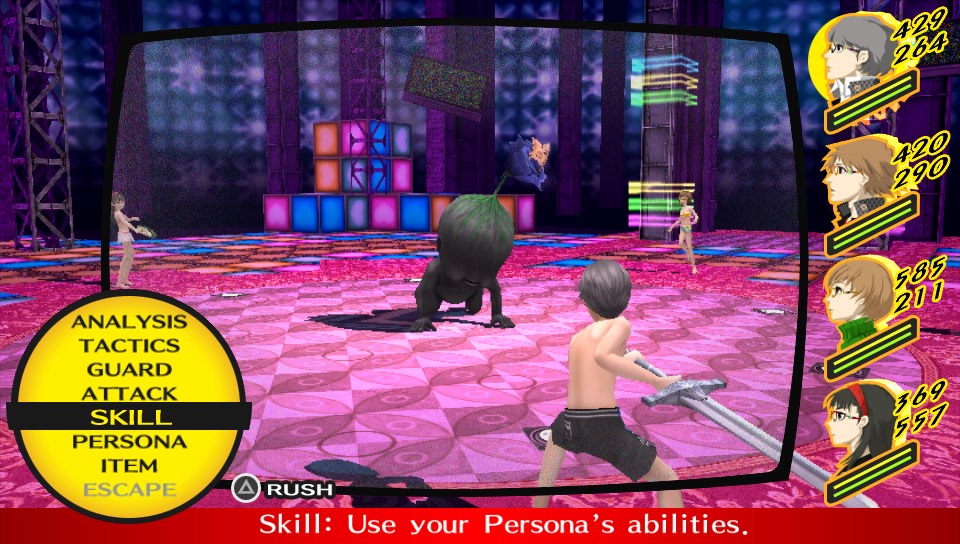Open the Item command

tap(129, 465)
